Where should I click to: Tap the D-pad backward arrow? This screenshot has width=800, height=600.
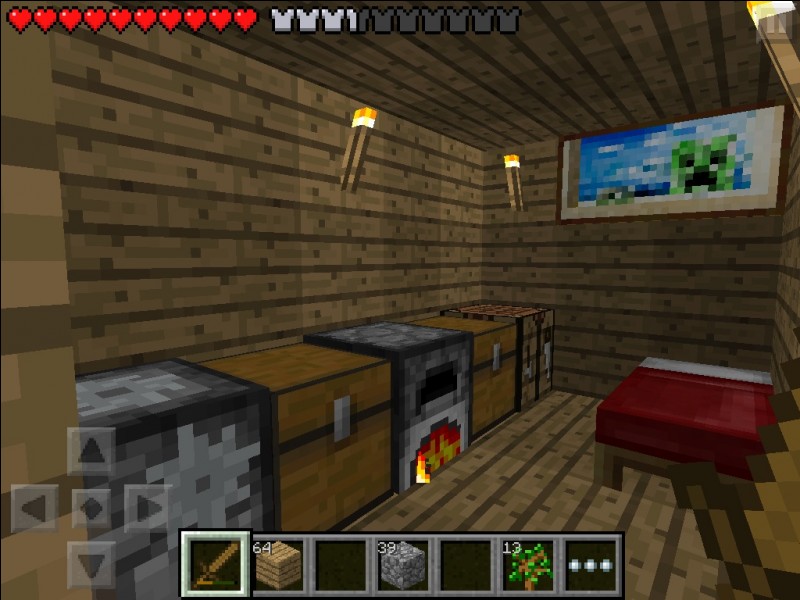point(91,563)
